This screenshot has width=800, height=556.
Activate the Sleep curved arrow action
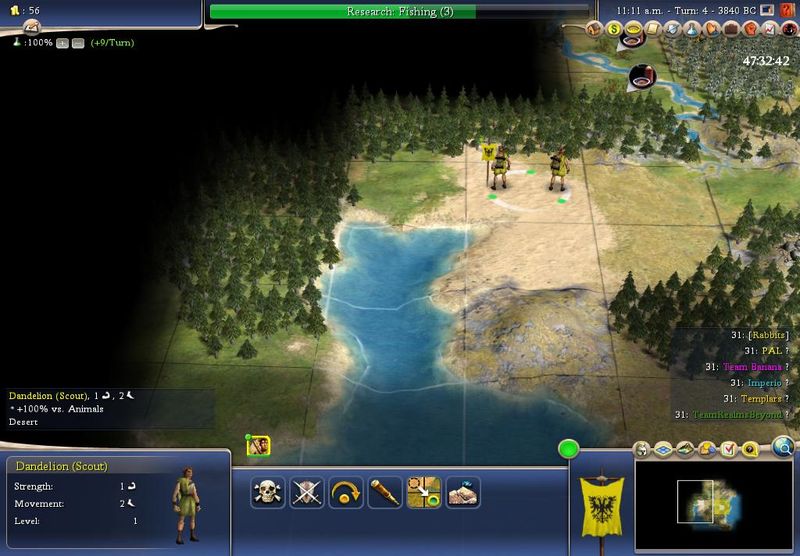pyautogui.click(x=345, y=491)
